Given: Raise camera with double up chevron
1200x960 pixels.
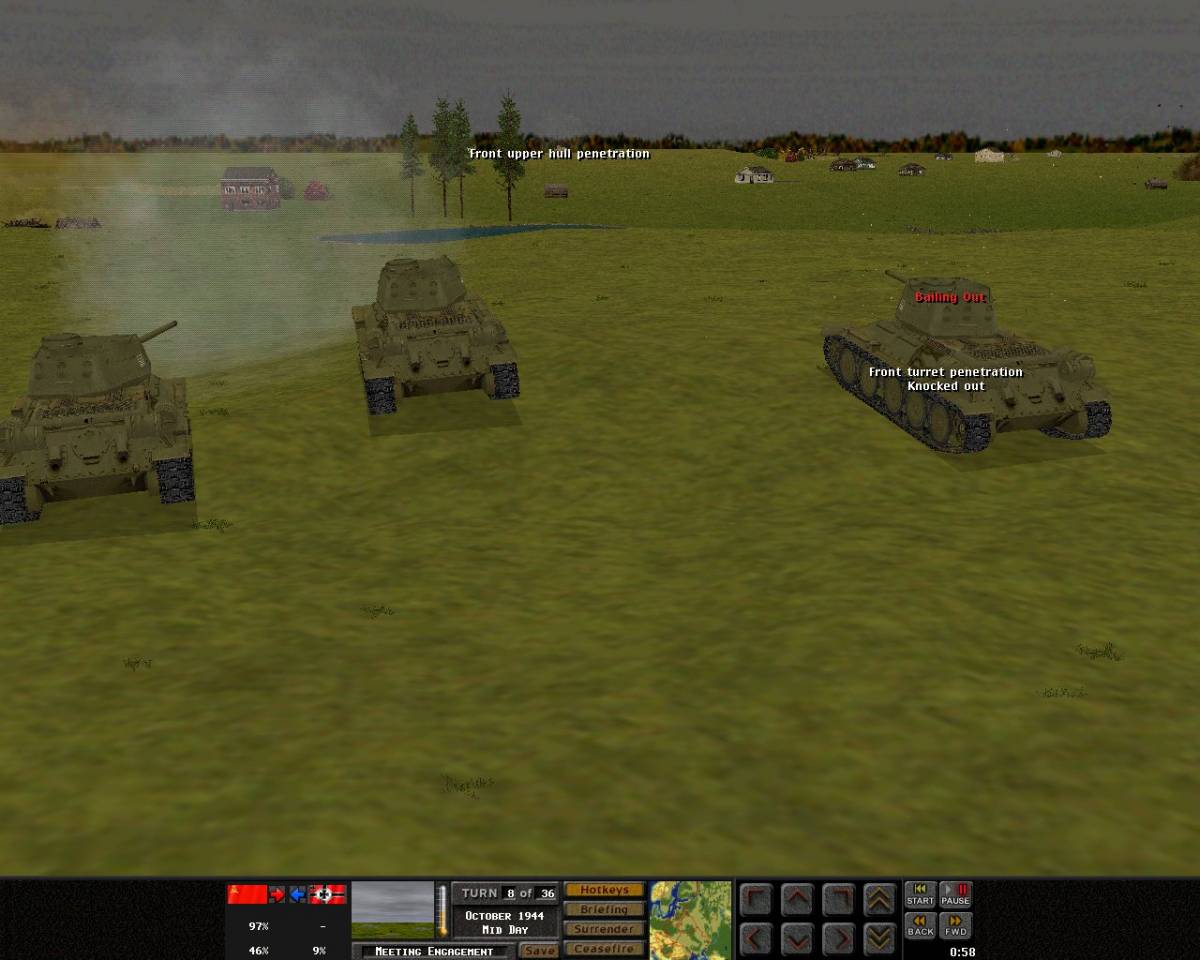Looking at the screenshot, I should (x=879, y=900).
